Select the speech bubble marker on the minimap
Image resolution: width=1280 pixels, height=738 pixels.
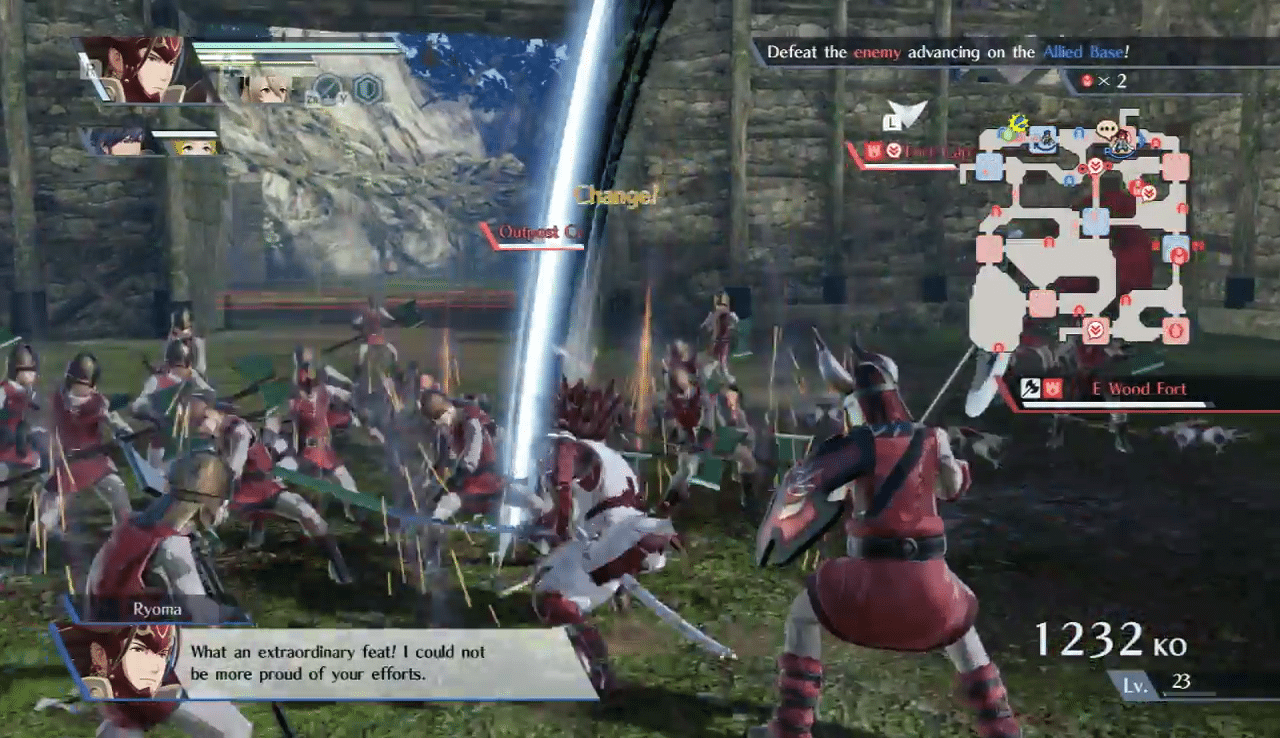point(1107,129)
